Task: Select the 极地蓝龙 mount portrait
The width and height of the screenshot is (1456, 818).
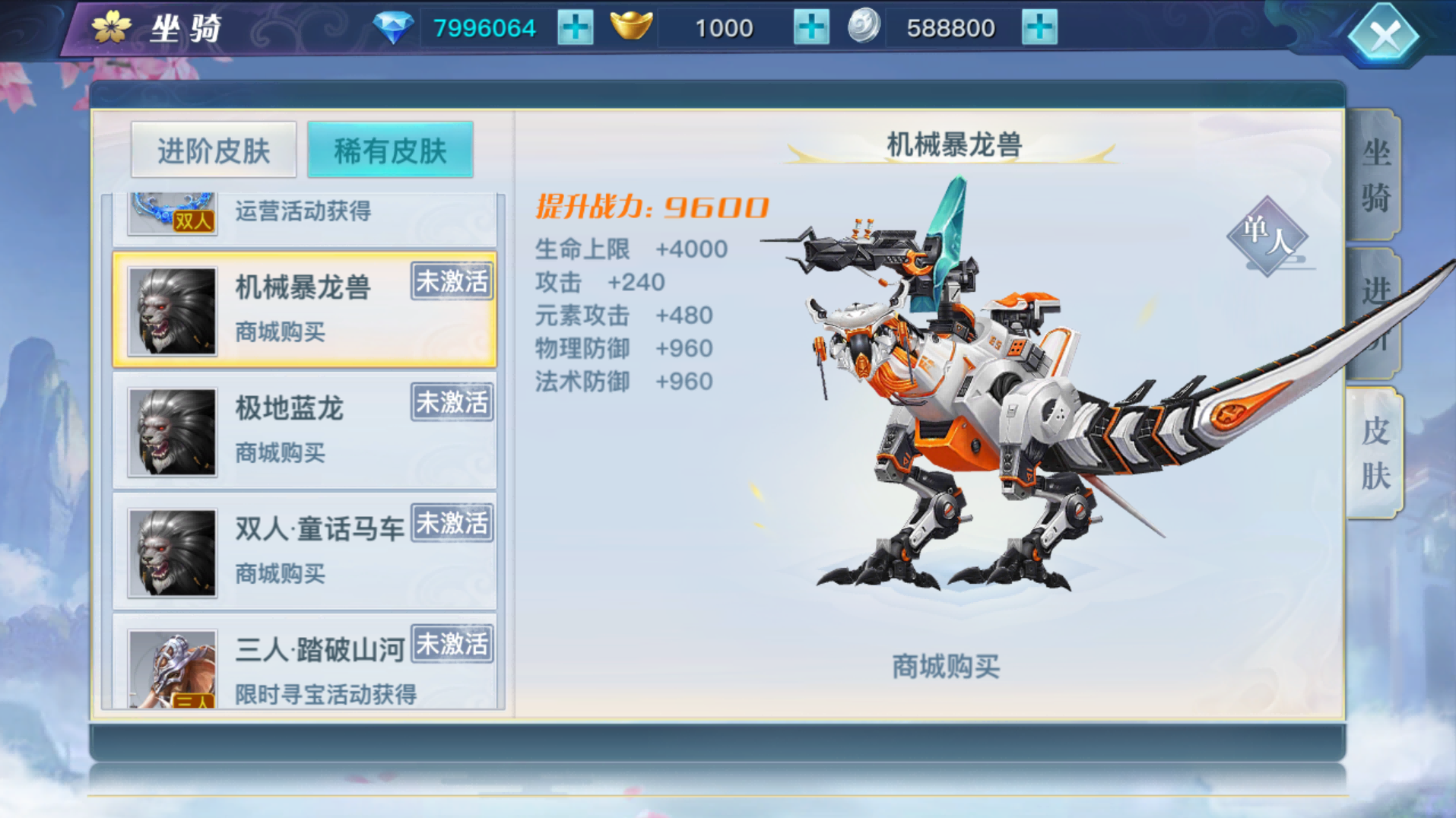Action: click(x=171, y=431)
